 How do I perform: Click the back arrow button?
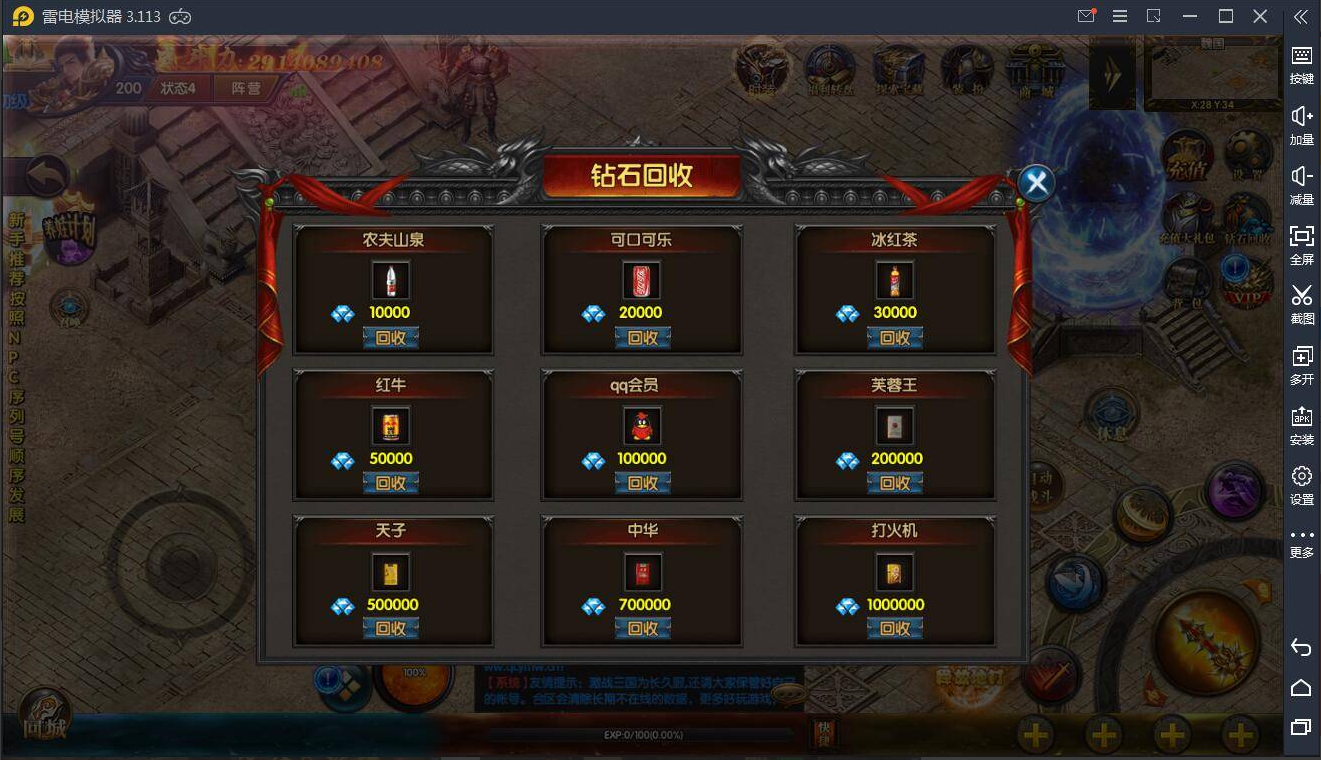point(47,176)
